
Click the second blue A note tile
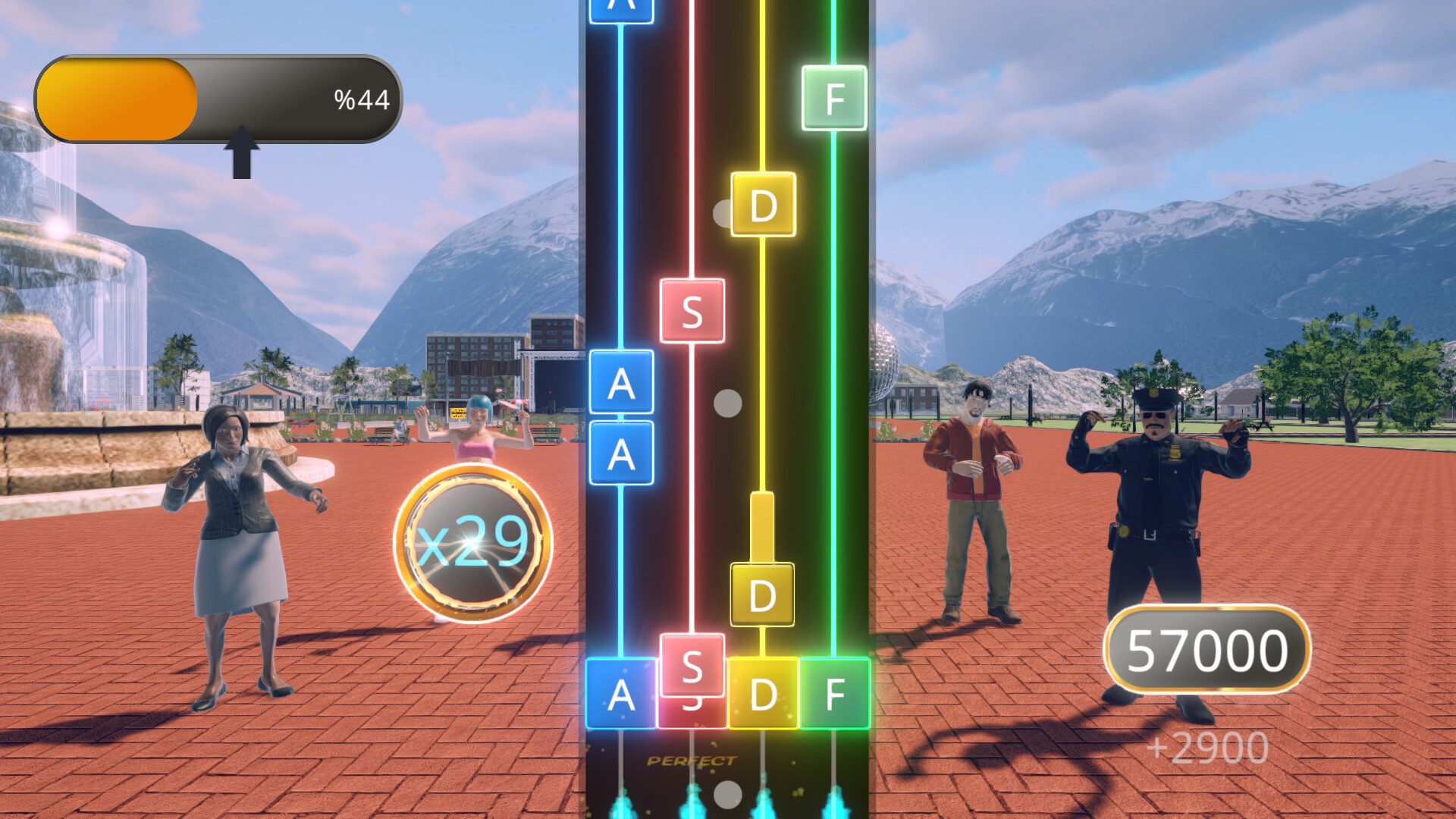[622, 453]
